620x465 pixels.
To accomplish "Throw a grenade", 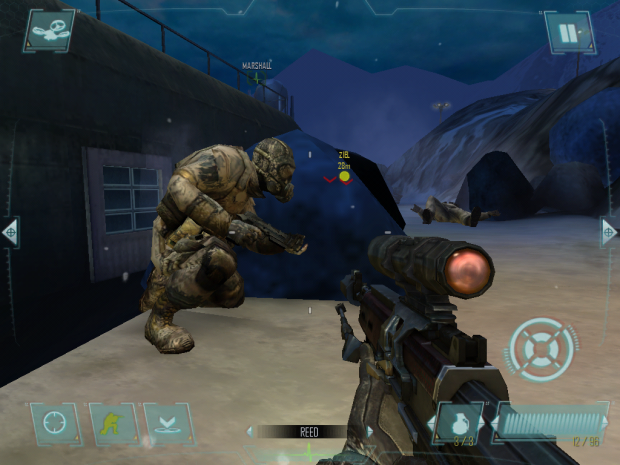I will pos(461,423).
